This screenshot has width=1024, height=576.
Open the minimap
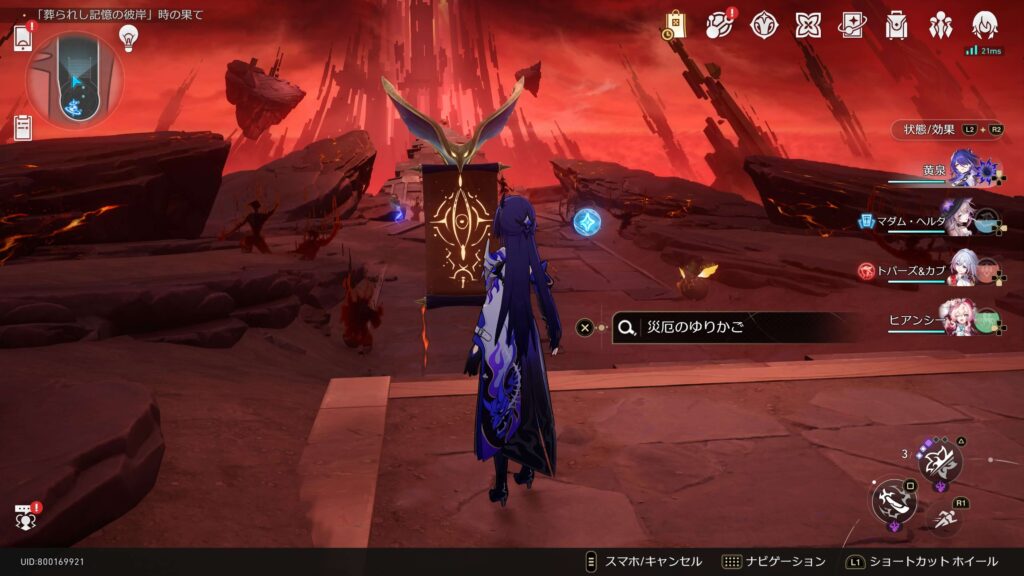pyautogui.click(x=76, y=79)
